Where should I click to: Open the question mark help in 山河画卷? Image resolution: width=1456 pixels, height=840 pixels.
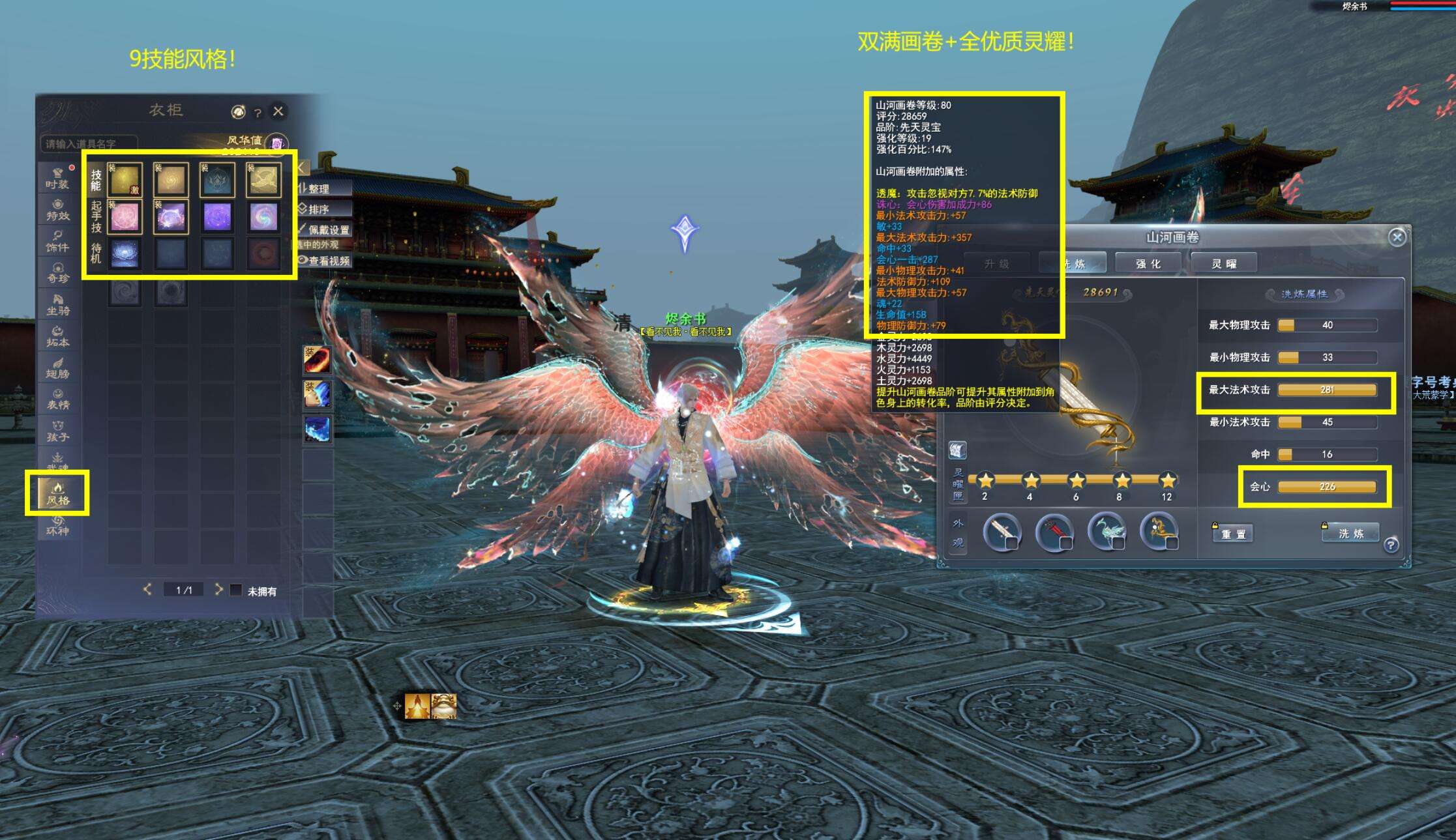coord(1391,545)
